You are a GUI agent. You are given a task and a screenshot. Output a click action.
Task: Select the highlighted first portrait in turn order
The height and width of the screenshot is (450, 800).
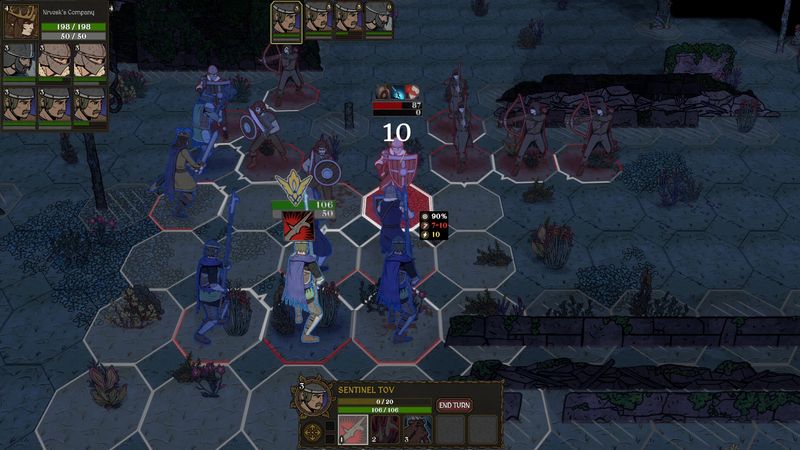click(x=287, y=18)
